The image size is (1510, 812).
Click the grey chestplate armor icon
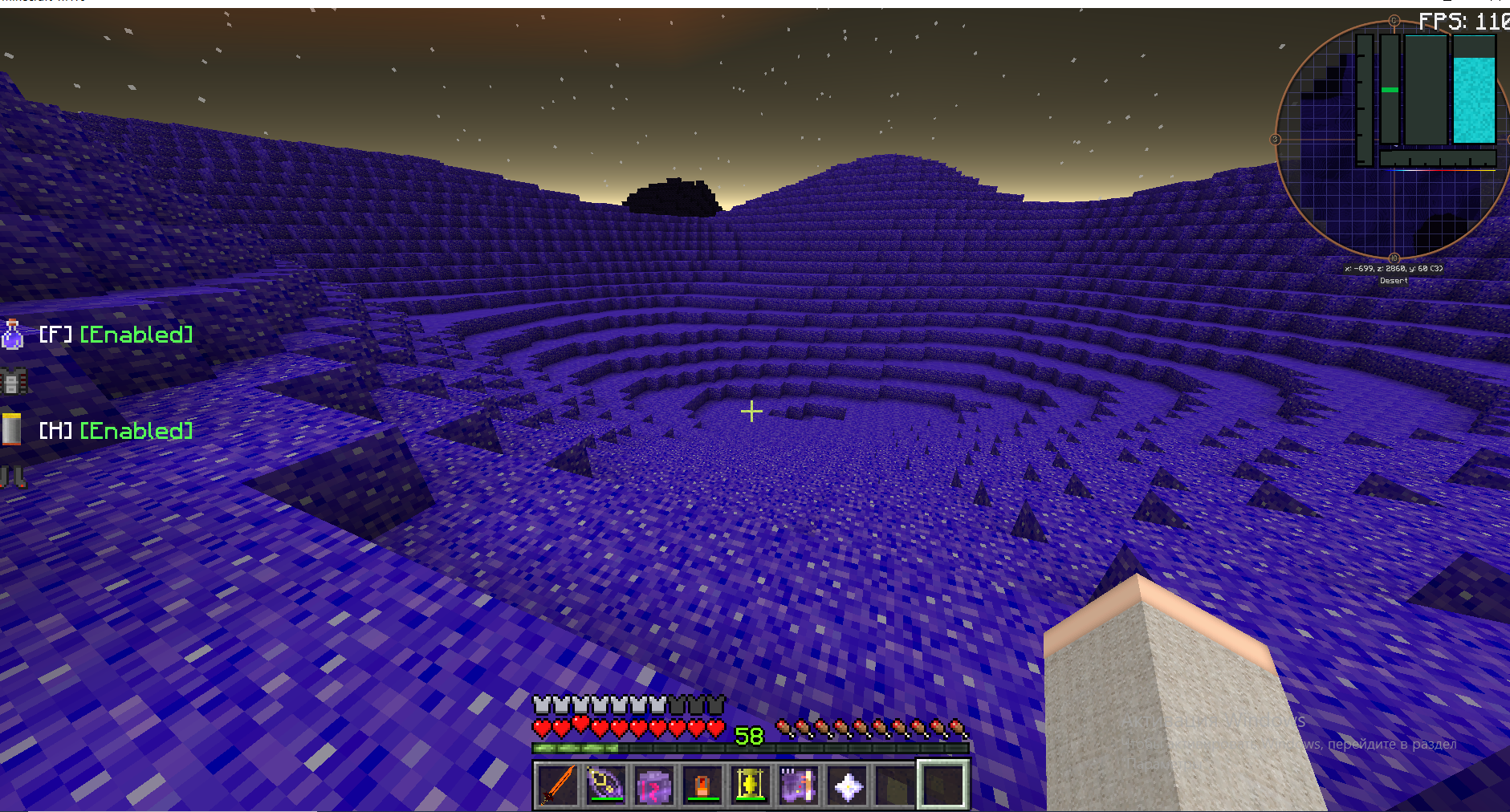(14, 381)
